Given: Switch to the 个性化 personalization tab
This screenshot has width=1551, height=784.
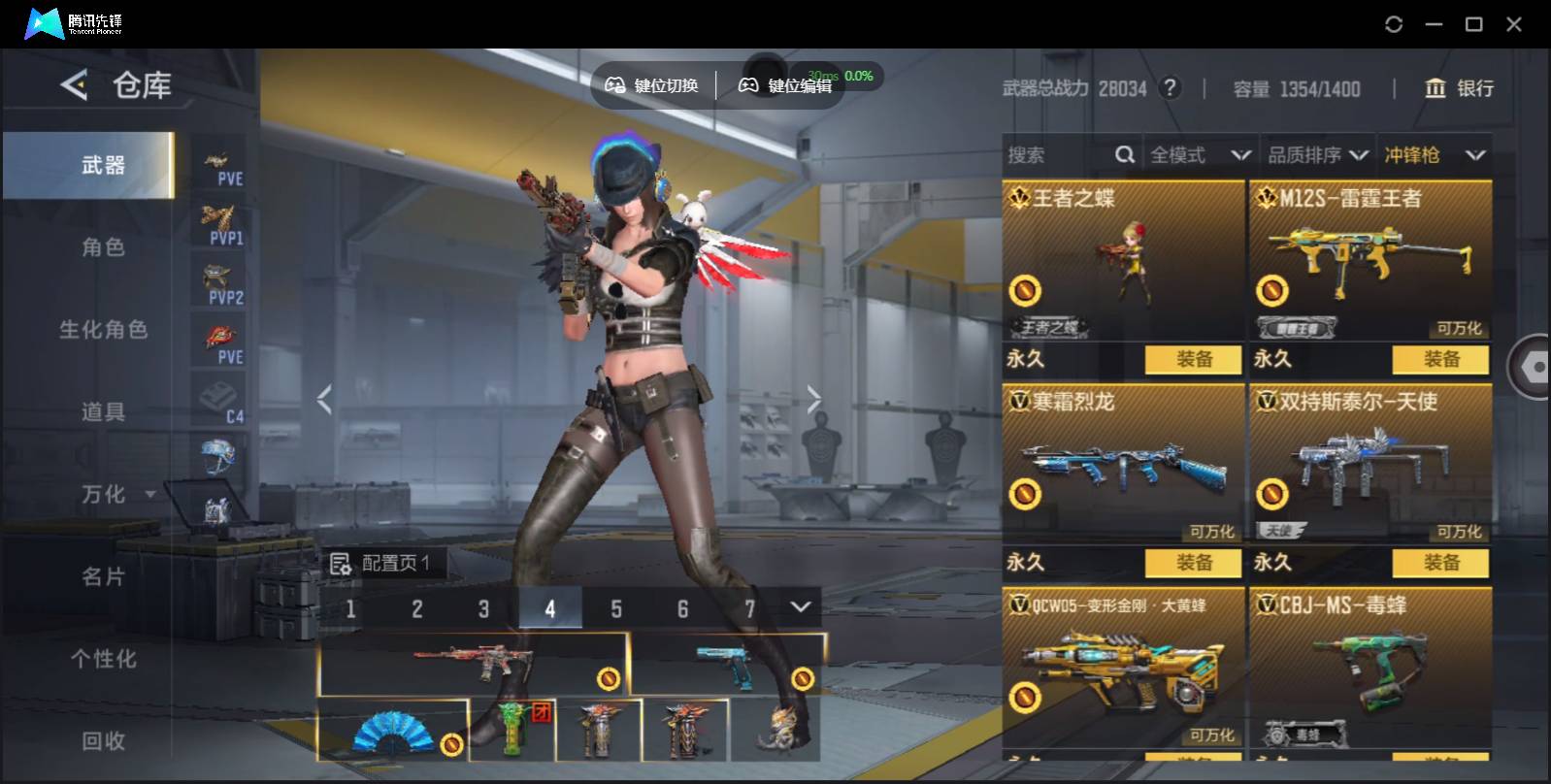Looking at the screenshot, I should pos(103,660).
